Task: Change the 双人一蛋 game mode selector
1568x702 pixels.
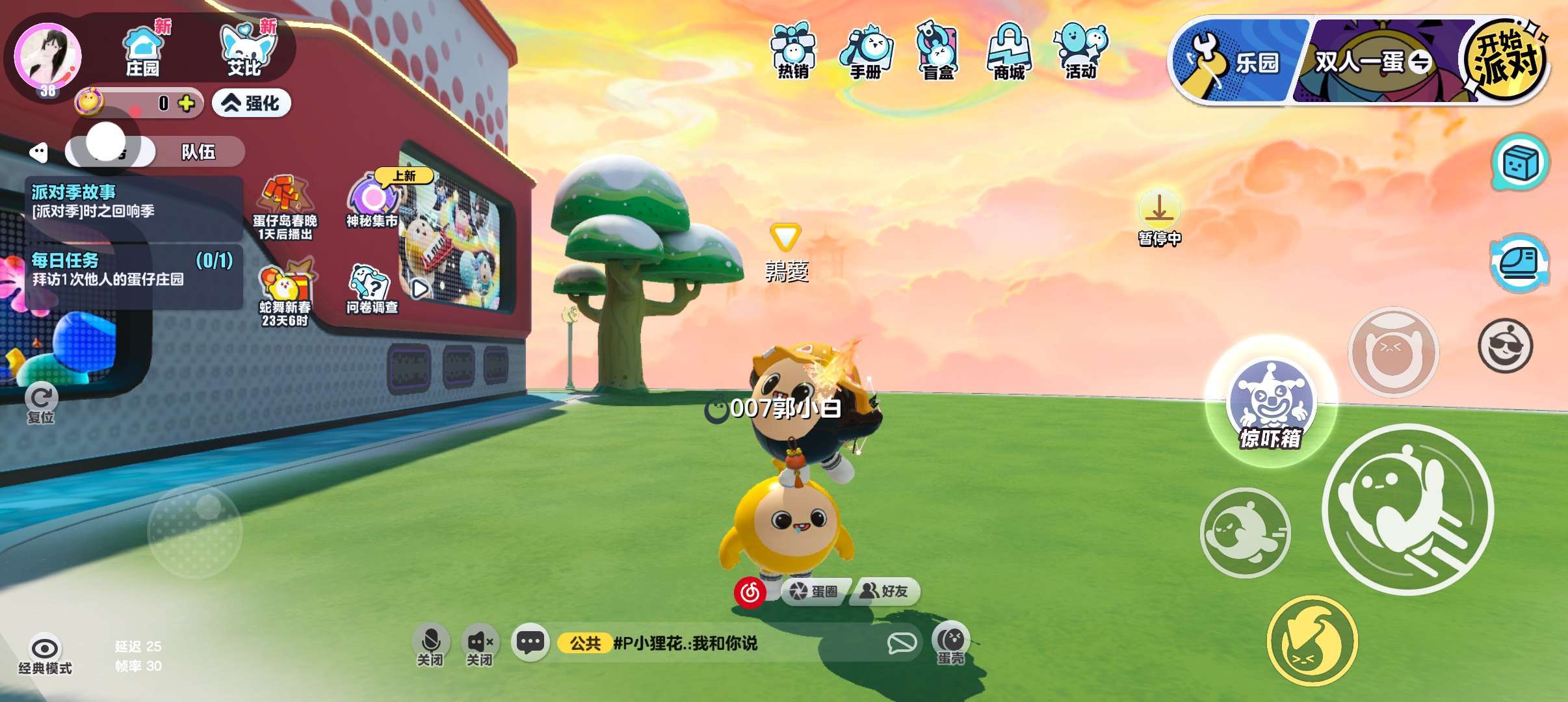Action: coord(1372,62)
